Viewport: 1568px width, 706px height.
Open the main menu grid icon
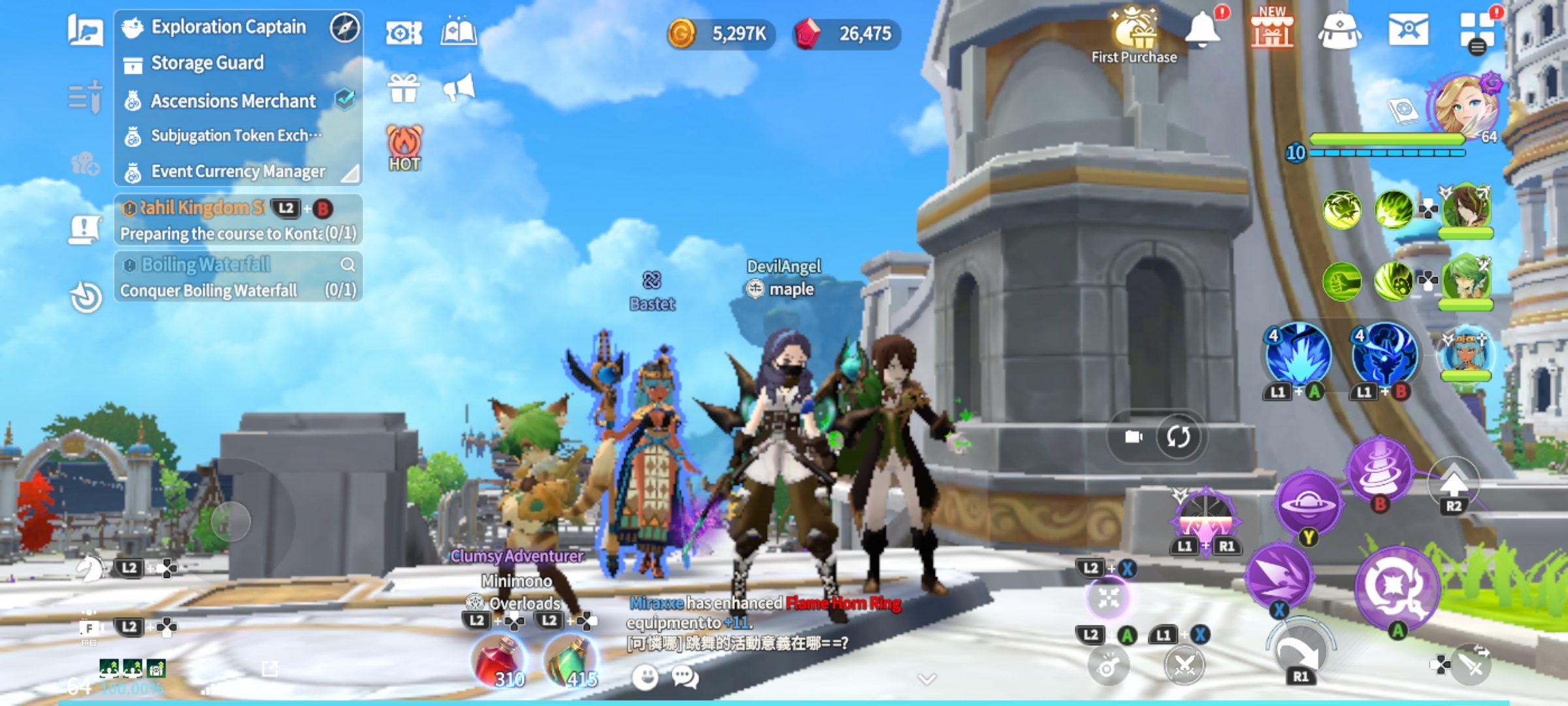(1477, 30)
